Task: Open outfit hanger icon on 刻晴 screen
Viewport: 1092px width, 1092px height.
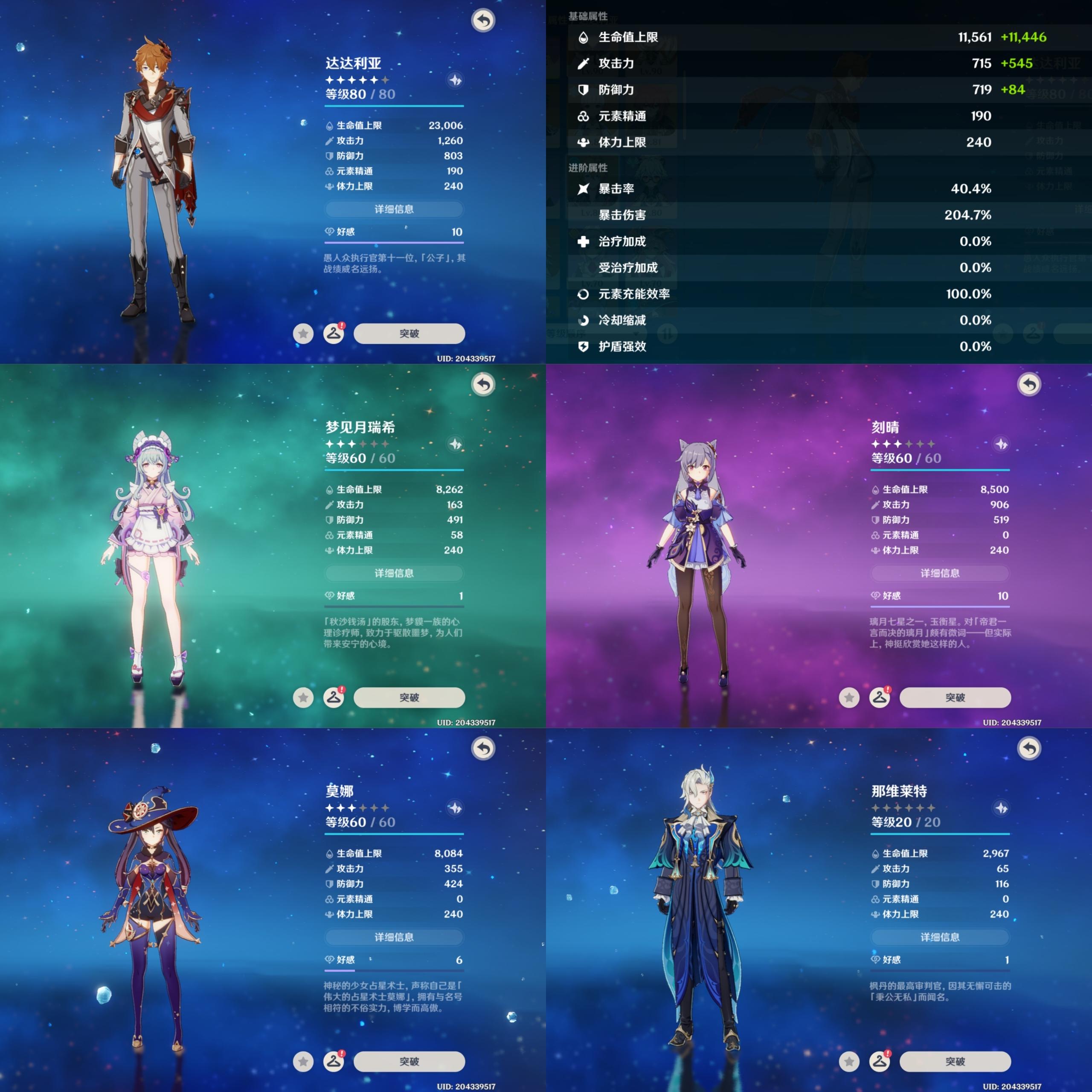Action: click(x=880, y=697)
